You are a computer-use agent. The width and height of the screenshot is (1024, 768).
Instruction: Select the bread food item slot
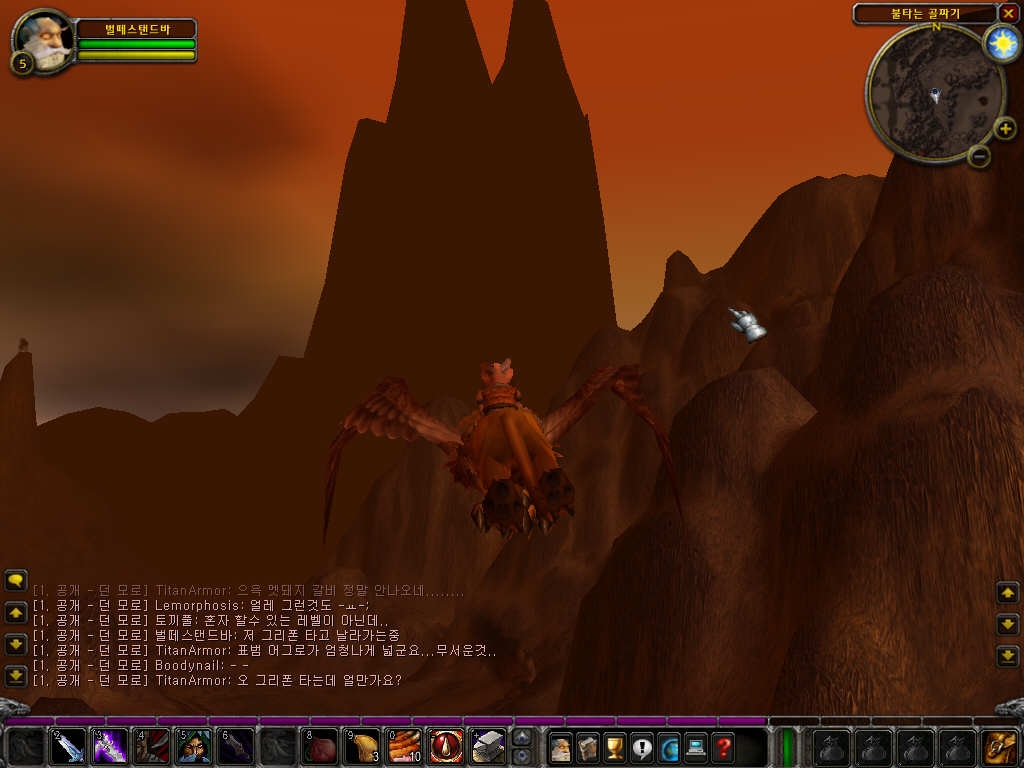point(362,747)
